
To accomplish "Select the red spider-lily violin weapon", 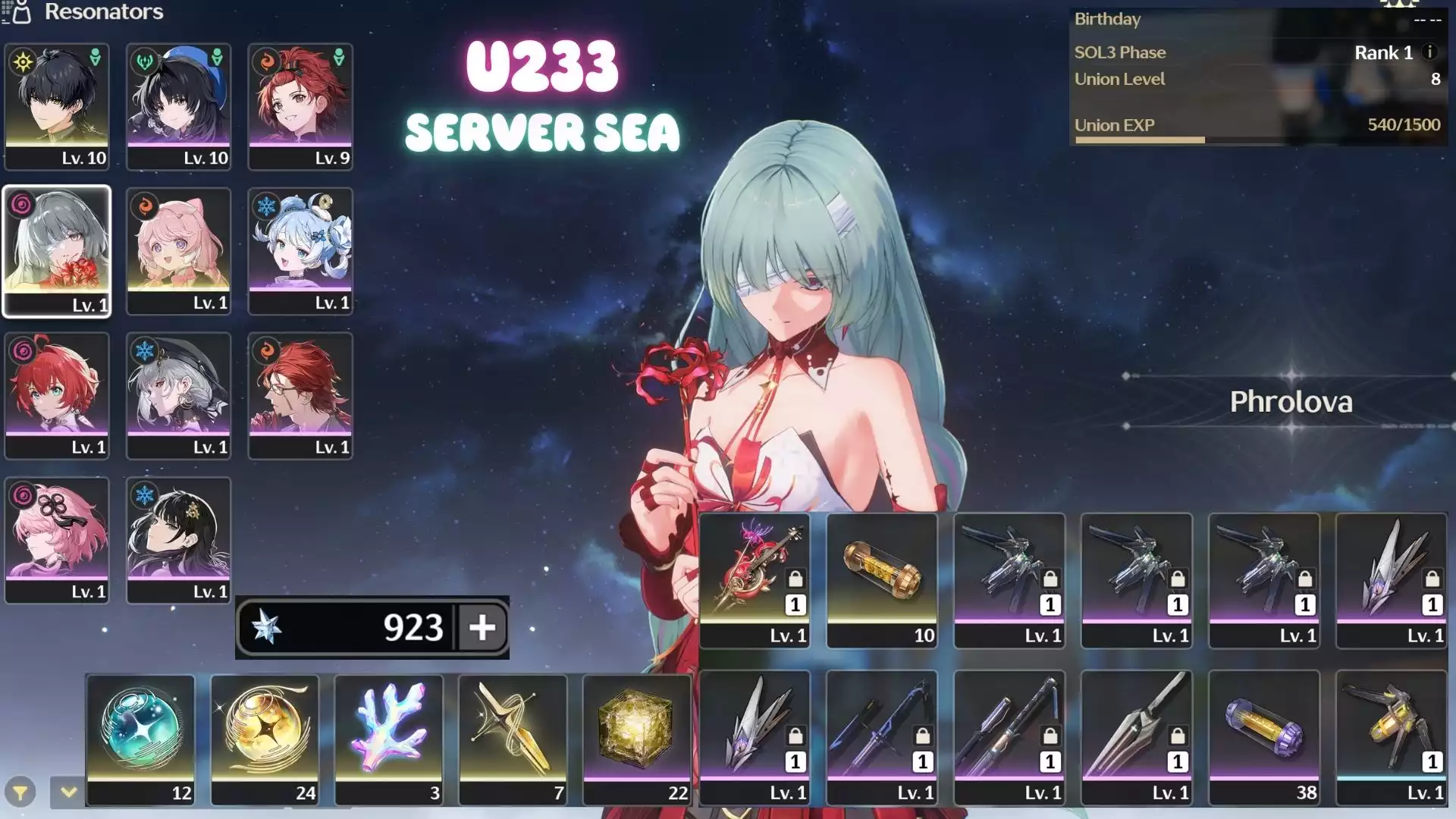I will pyautogui.click(x=755, y=579).
